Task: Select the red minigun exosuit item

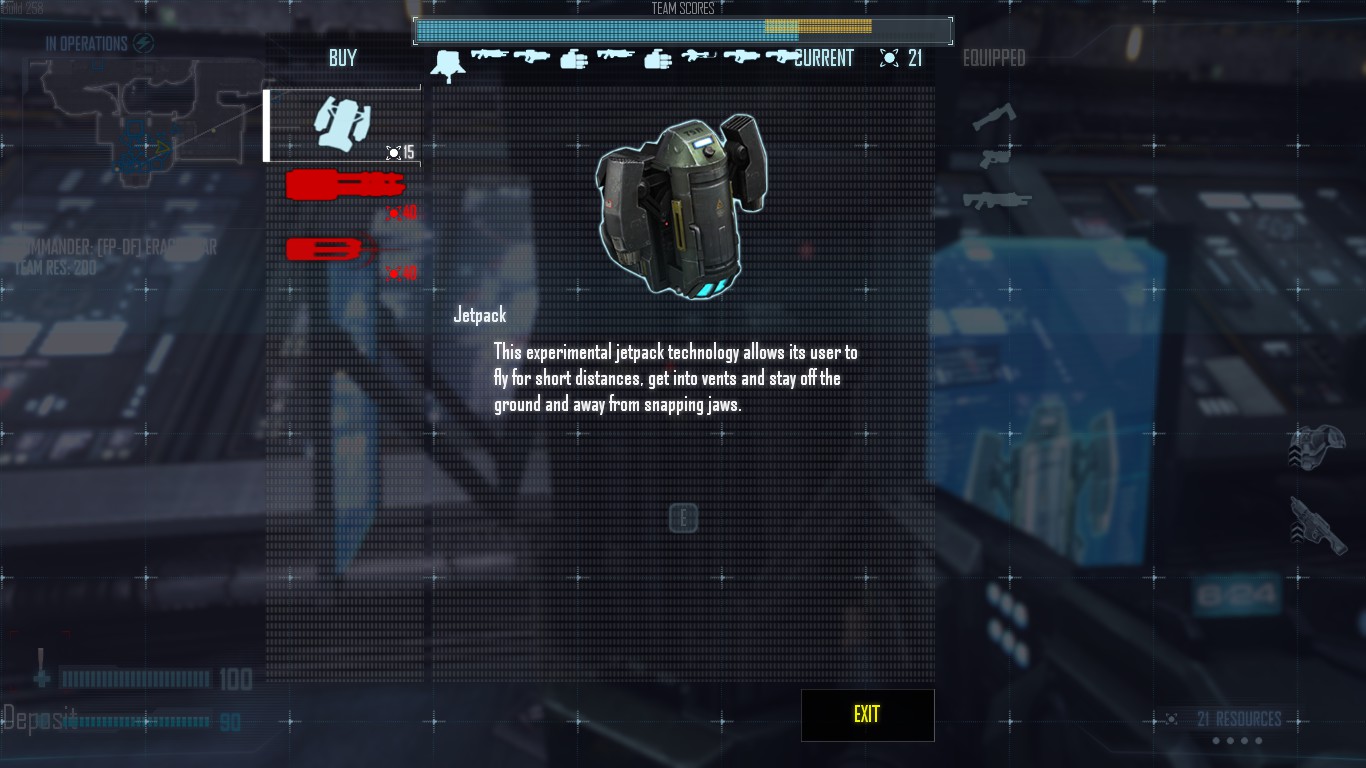Action: click(x=343, y=186)
